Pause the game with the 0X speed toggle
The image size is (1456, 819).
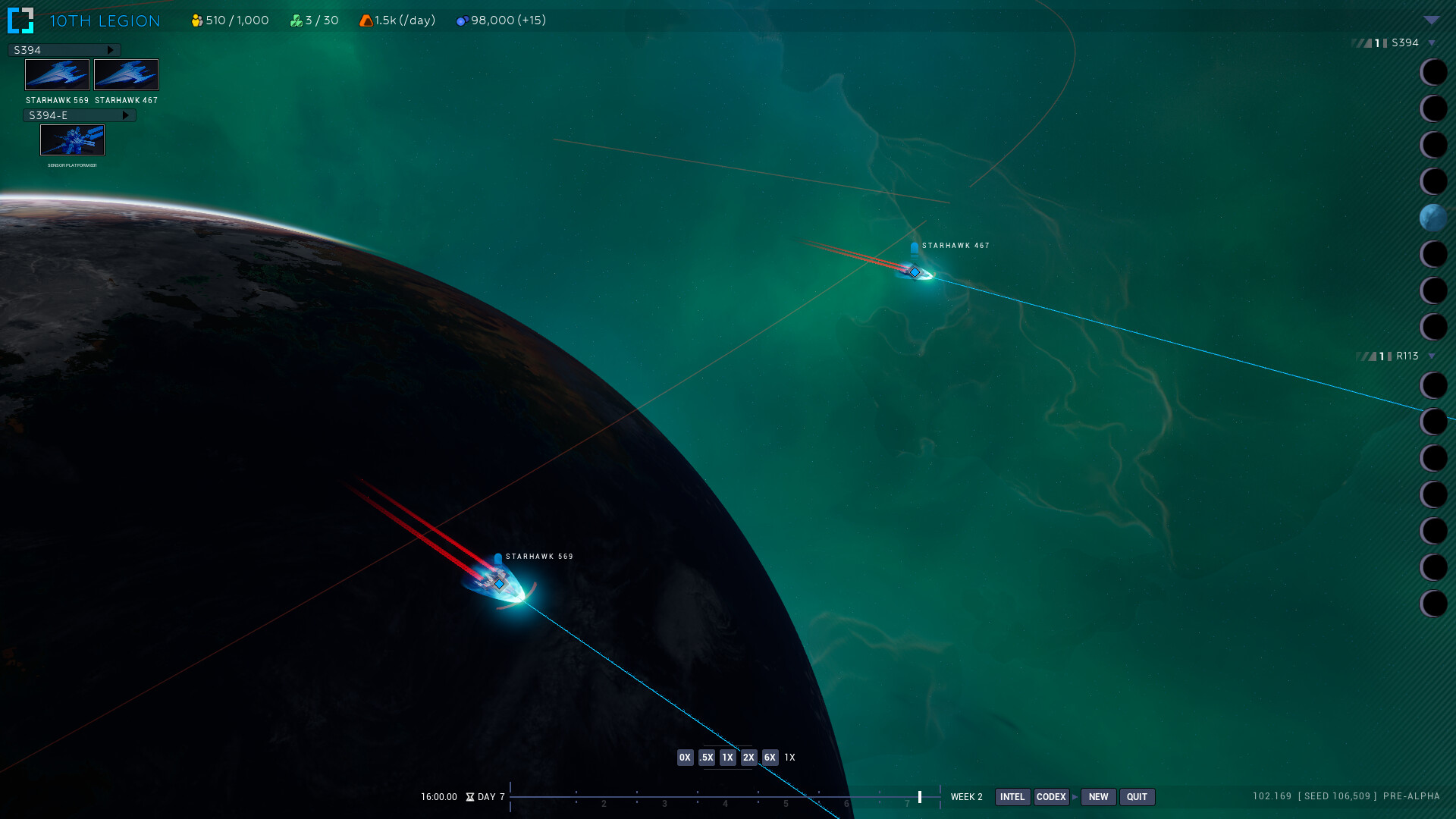tap(684, 757)
